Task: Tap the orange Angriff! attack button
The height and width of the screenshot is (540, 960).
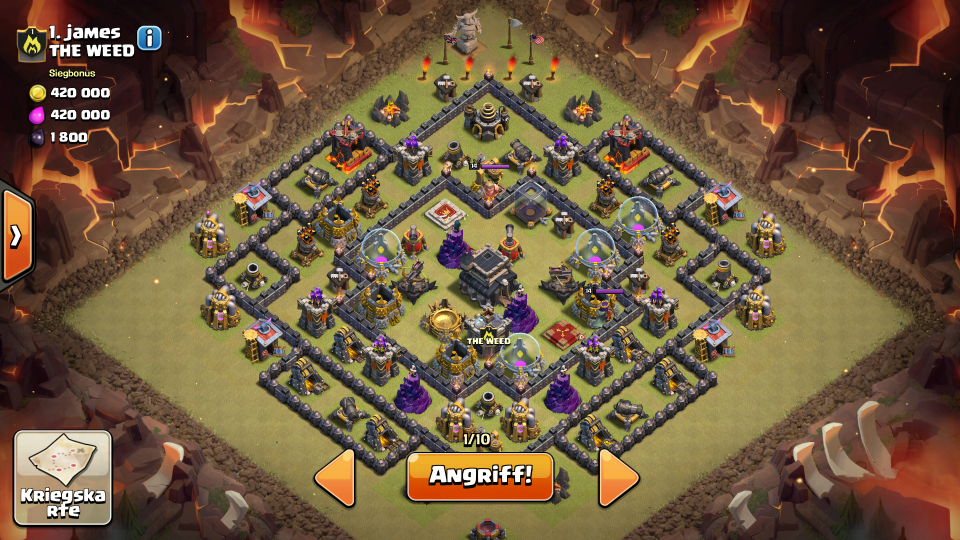Action: (x=480, y=476)
